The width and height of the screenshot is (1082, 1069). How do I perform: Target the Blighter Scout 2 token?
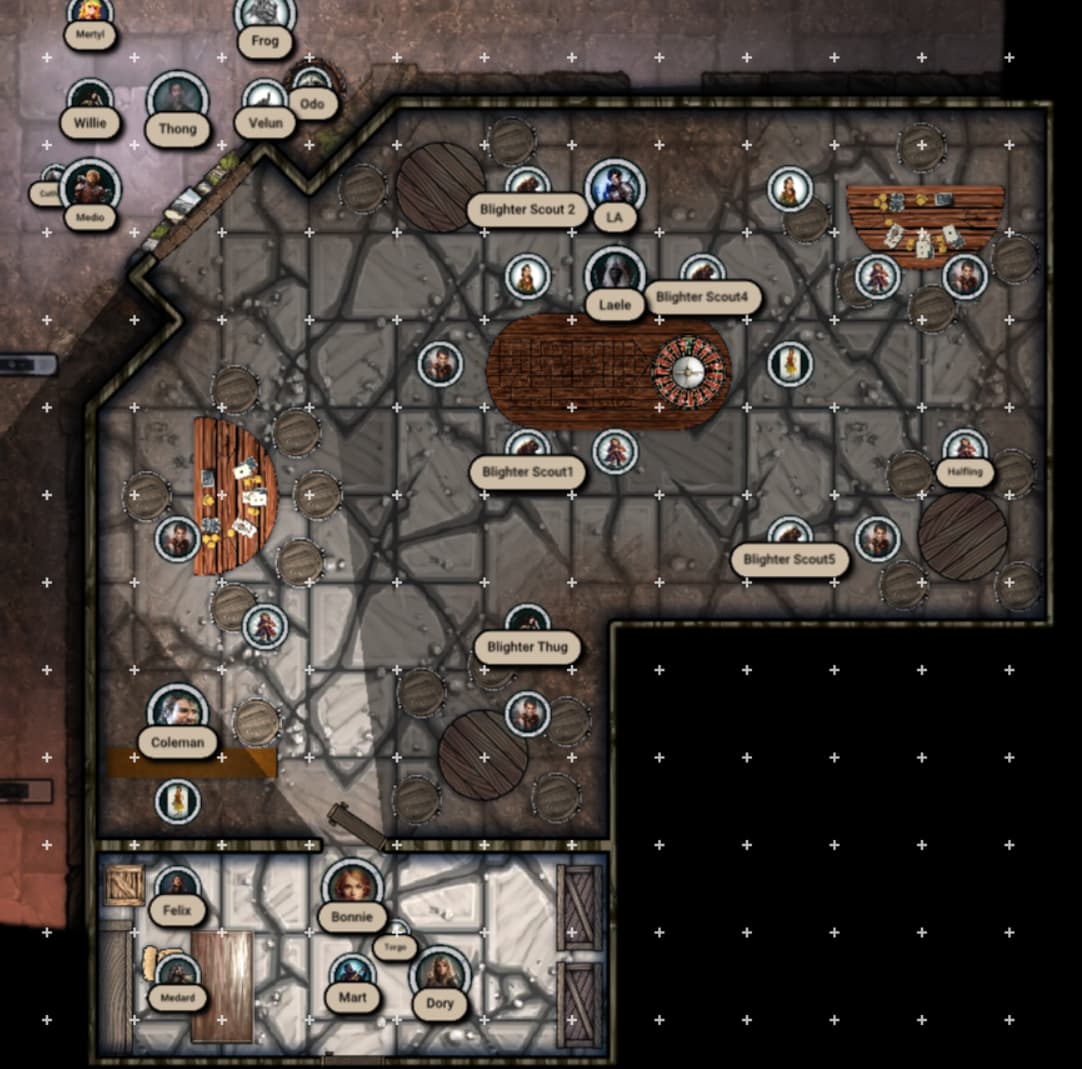(x=527, y=185)
